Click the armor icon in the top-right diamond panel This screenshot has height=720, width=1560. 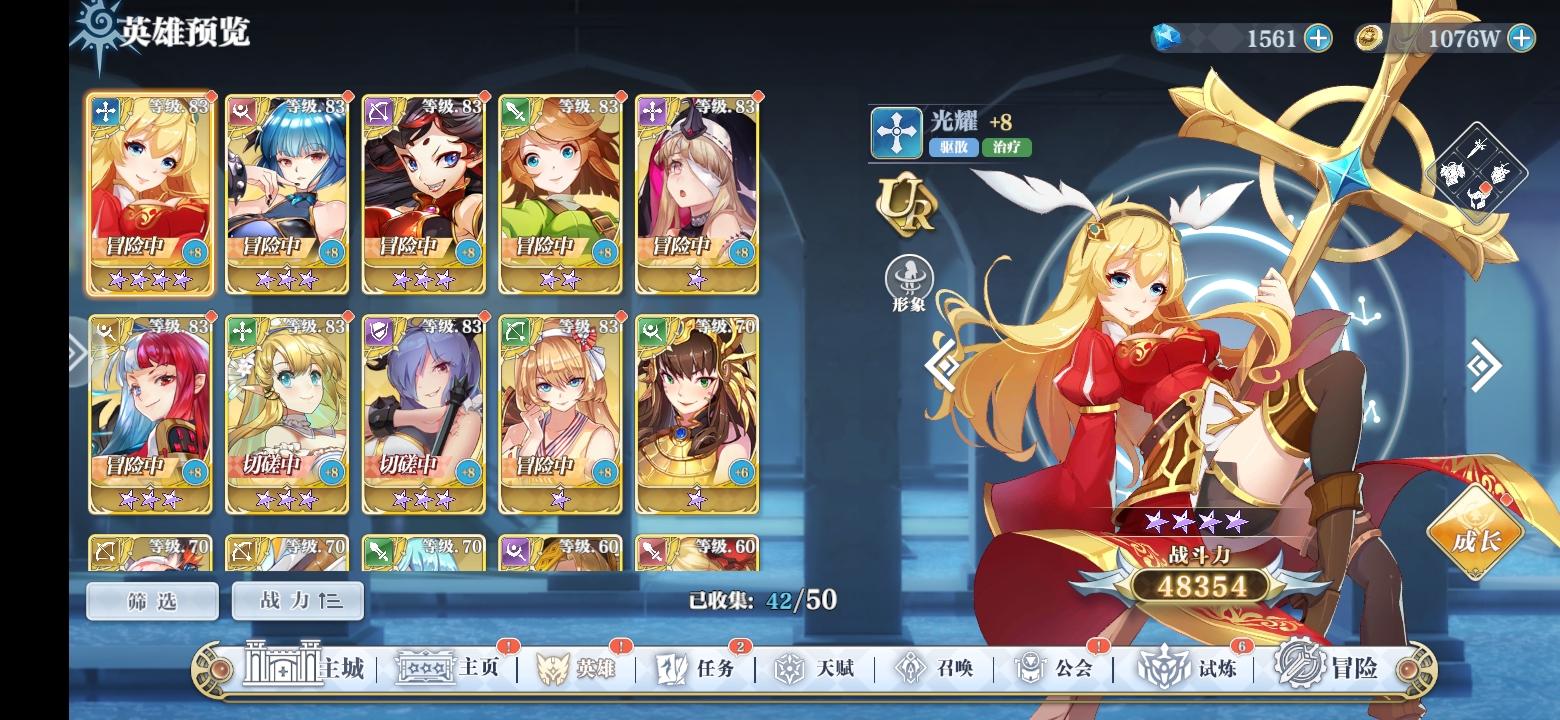pos(1452,172)
